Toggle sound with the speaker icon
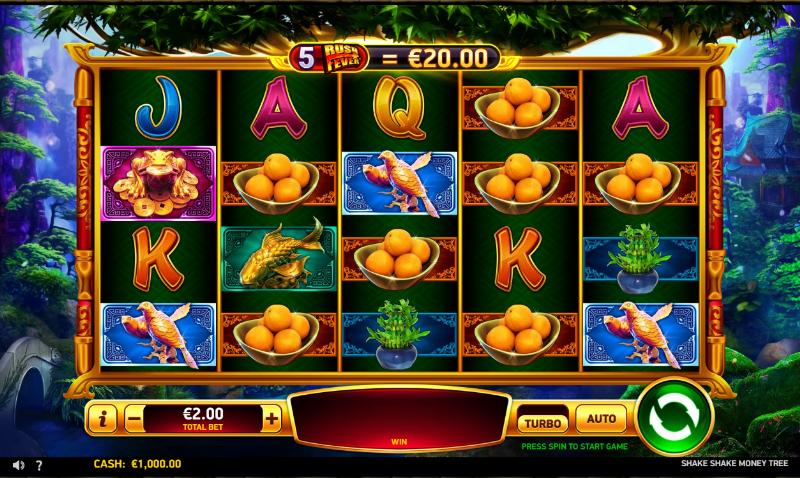Image resolution: width=800 pixels, height=478 pixels. [x=17, y=465]
